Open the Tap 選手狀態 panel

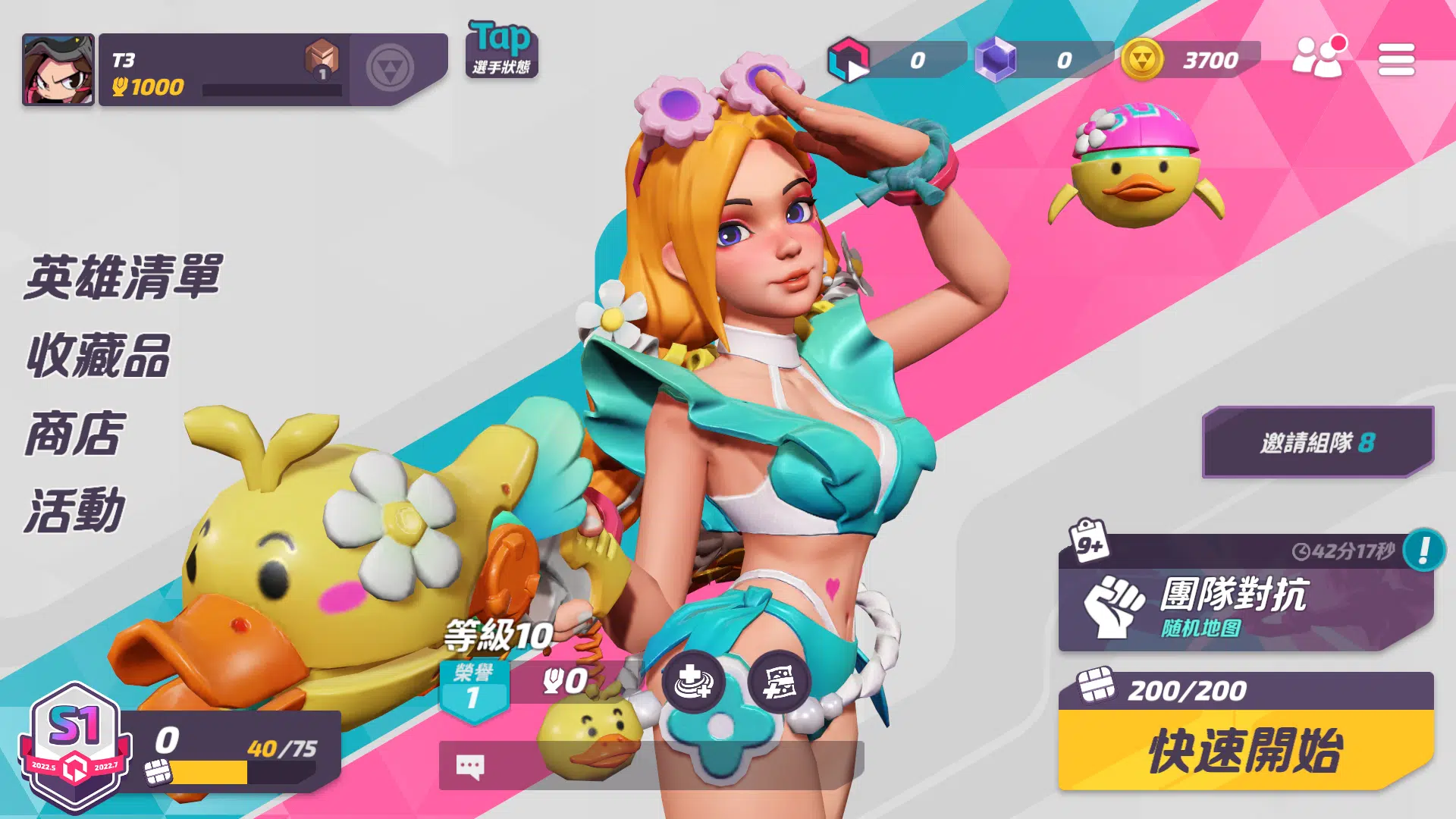click(x=501, y=49)
